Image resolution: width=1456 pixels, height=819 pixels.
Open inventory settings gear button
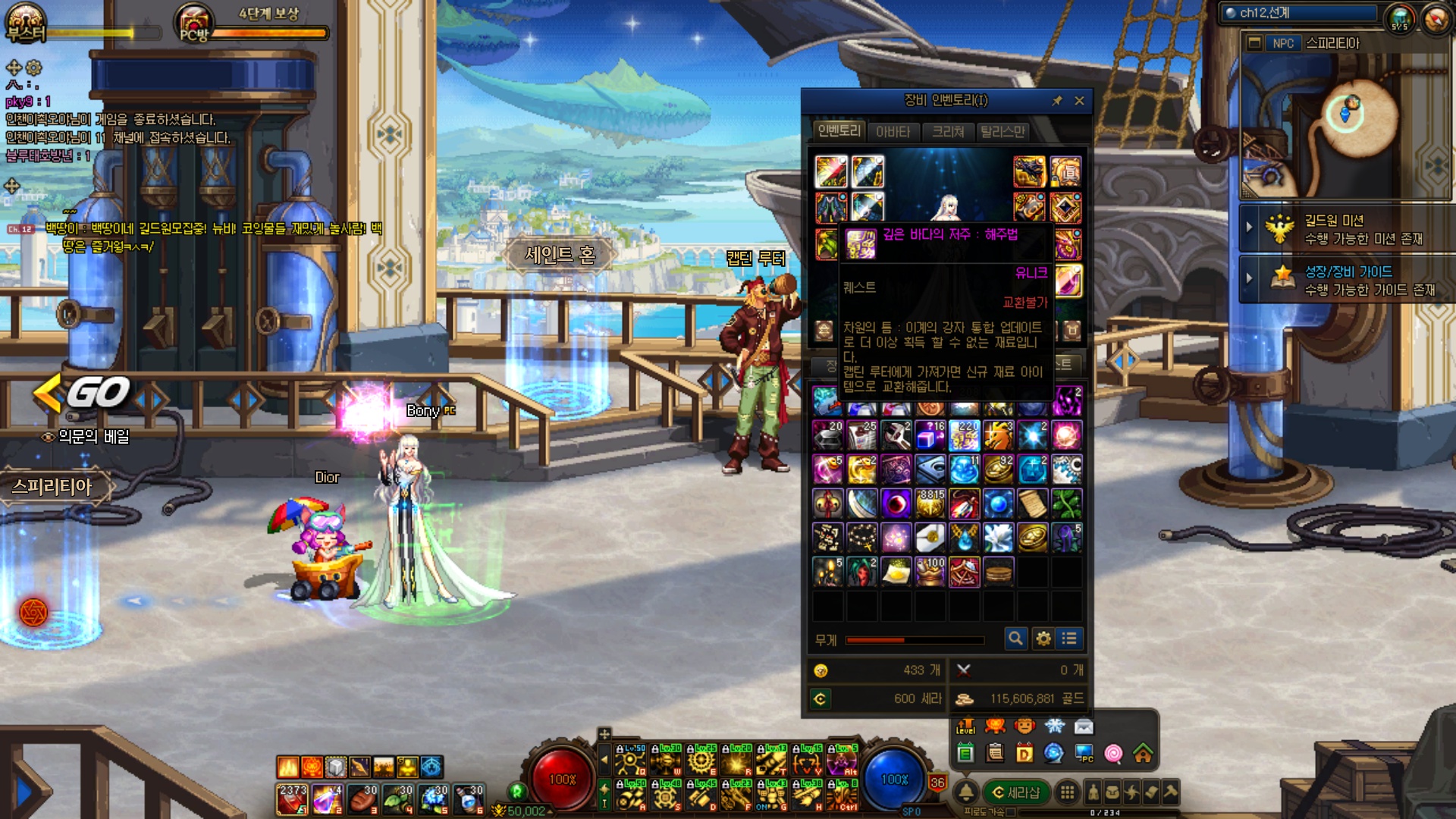(1043, 639)
